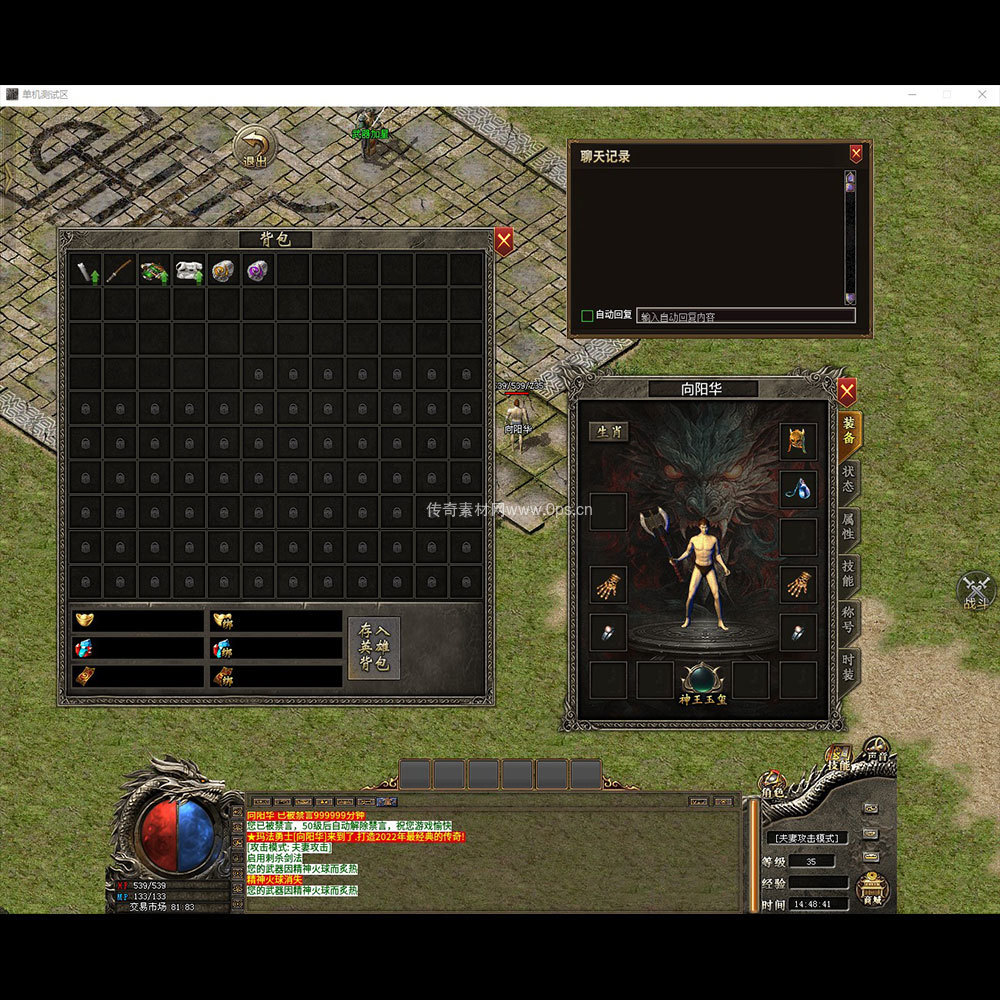Open the 角色 character sheet icon

pos(773,783)
